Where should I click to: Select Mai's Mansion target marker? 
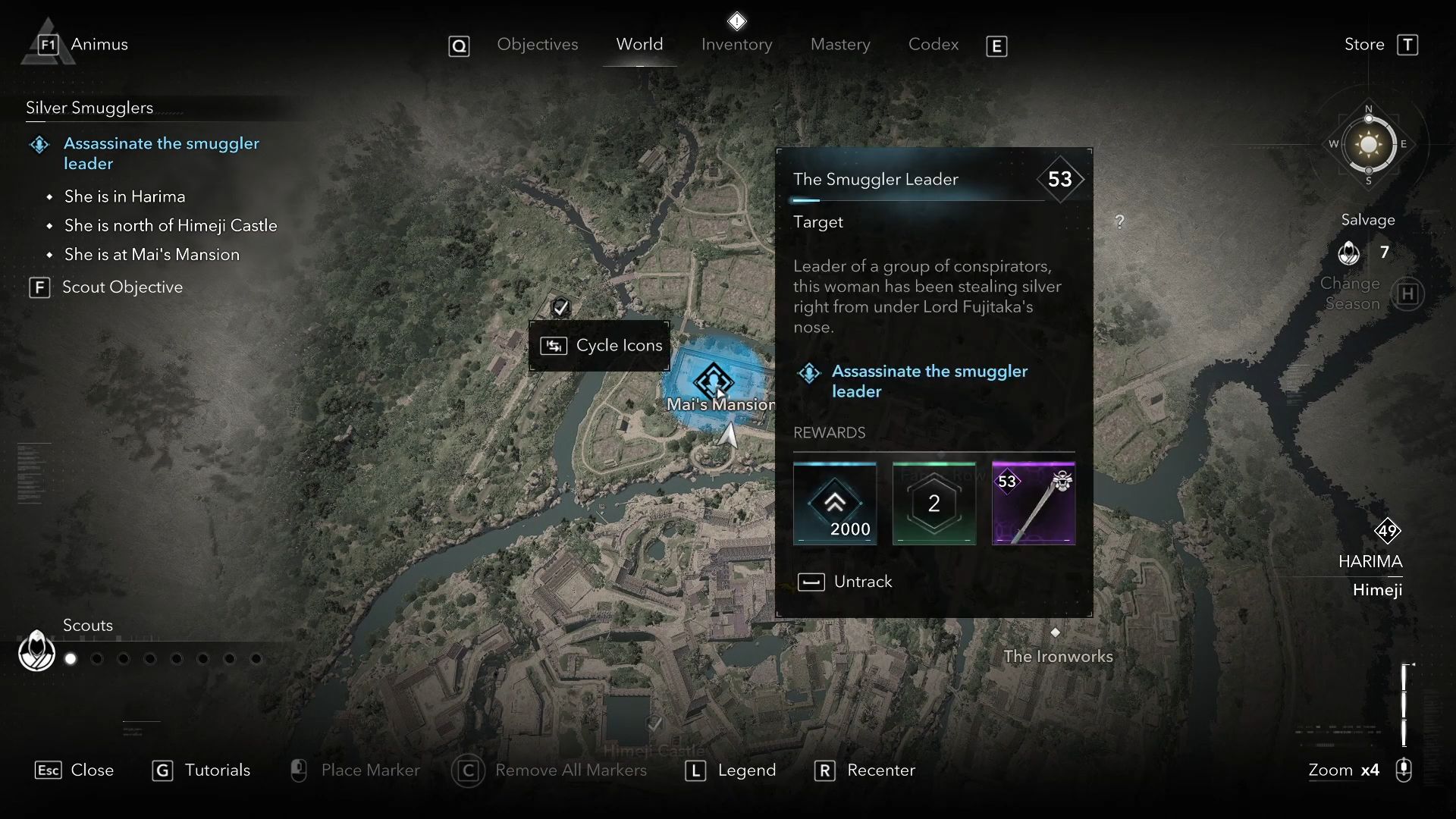[713, 380]
